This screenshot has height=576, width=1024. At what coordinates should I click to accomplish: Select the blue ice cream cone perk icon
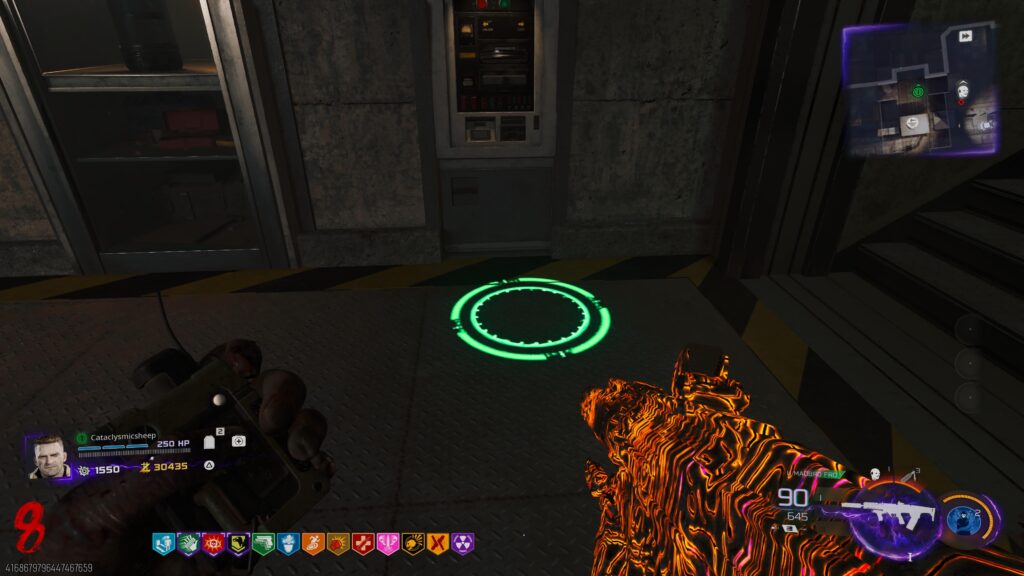288,543
